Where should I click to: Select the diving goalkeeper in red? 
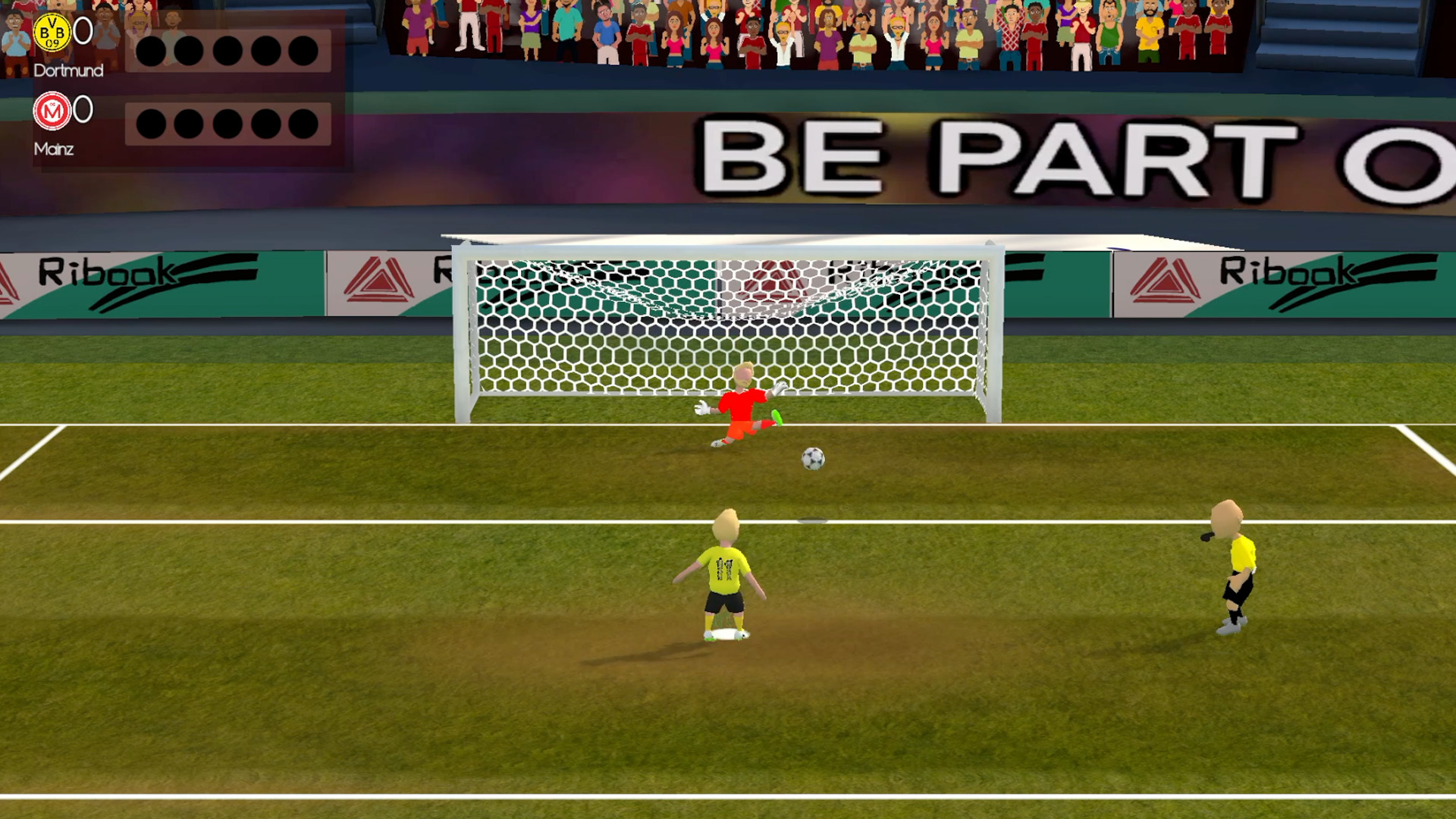[743, 402]
